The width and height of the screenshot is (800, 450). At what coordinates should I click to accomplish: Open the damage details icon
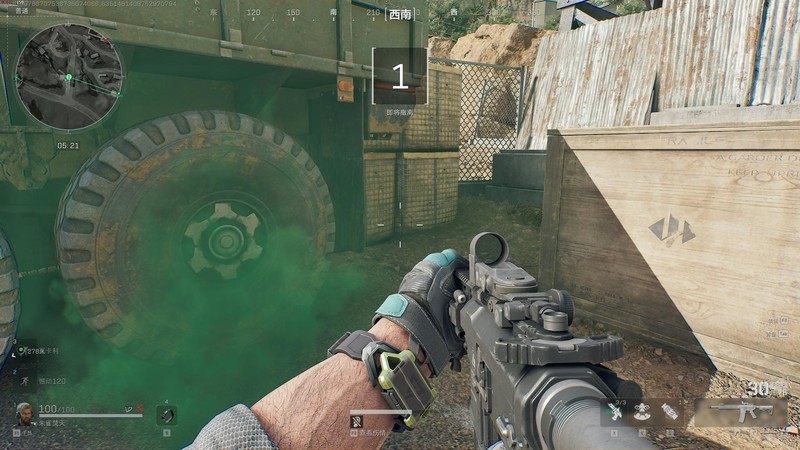click(x=356, y=421)
